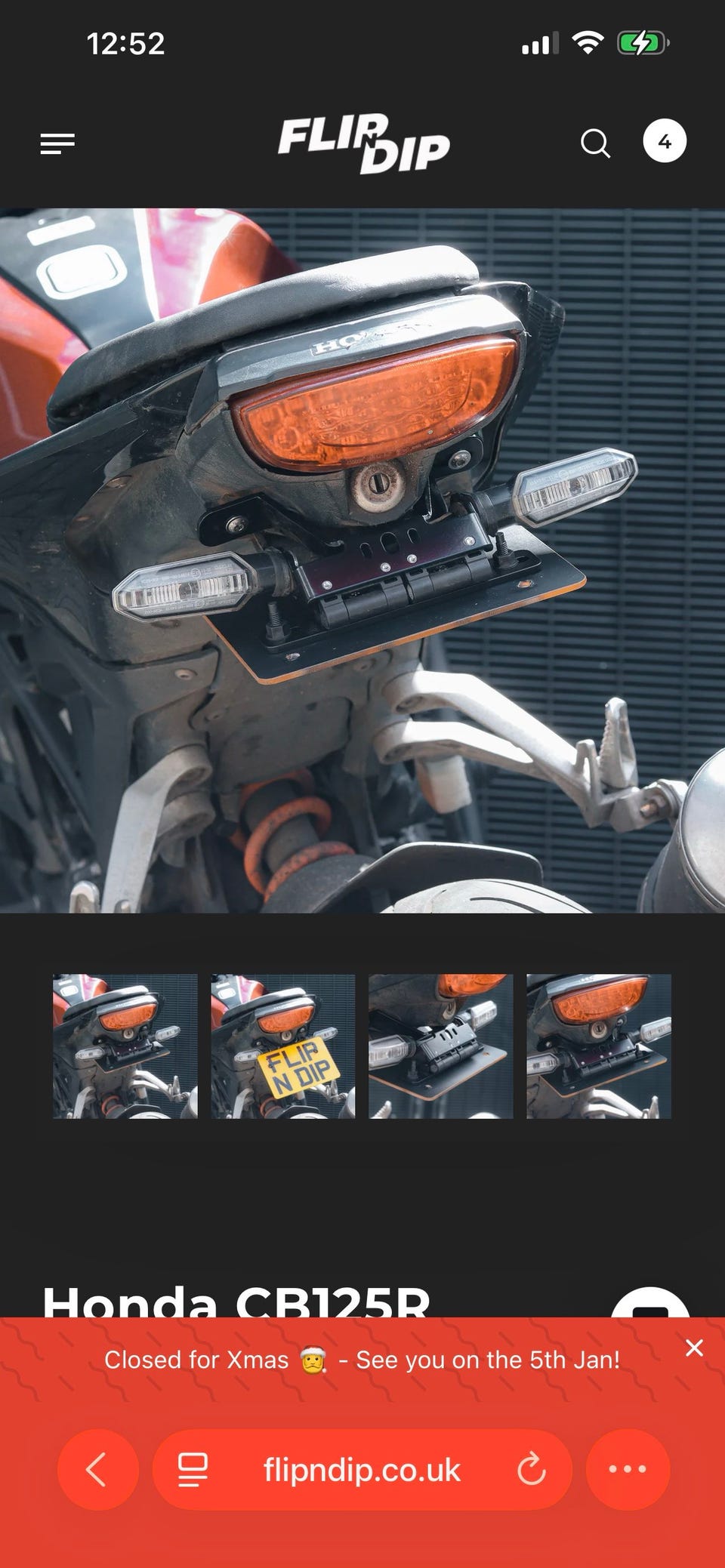Open the browser's three-dot more menu
The height and width of the screenshot is (1568, 725).
pos(628,1469)
